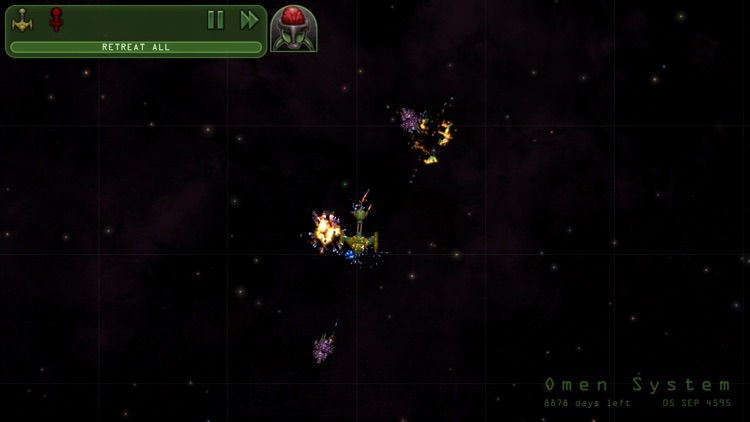Order the fleet to Retreat All
The width and height of the screenshot is (750, 422).
136,47
